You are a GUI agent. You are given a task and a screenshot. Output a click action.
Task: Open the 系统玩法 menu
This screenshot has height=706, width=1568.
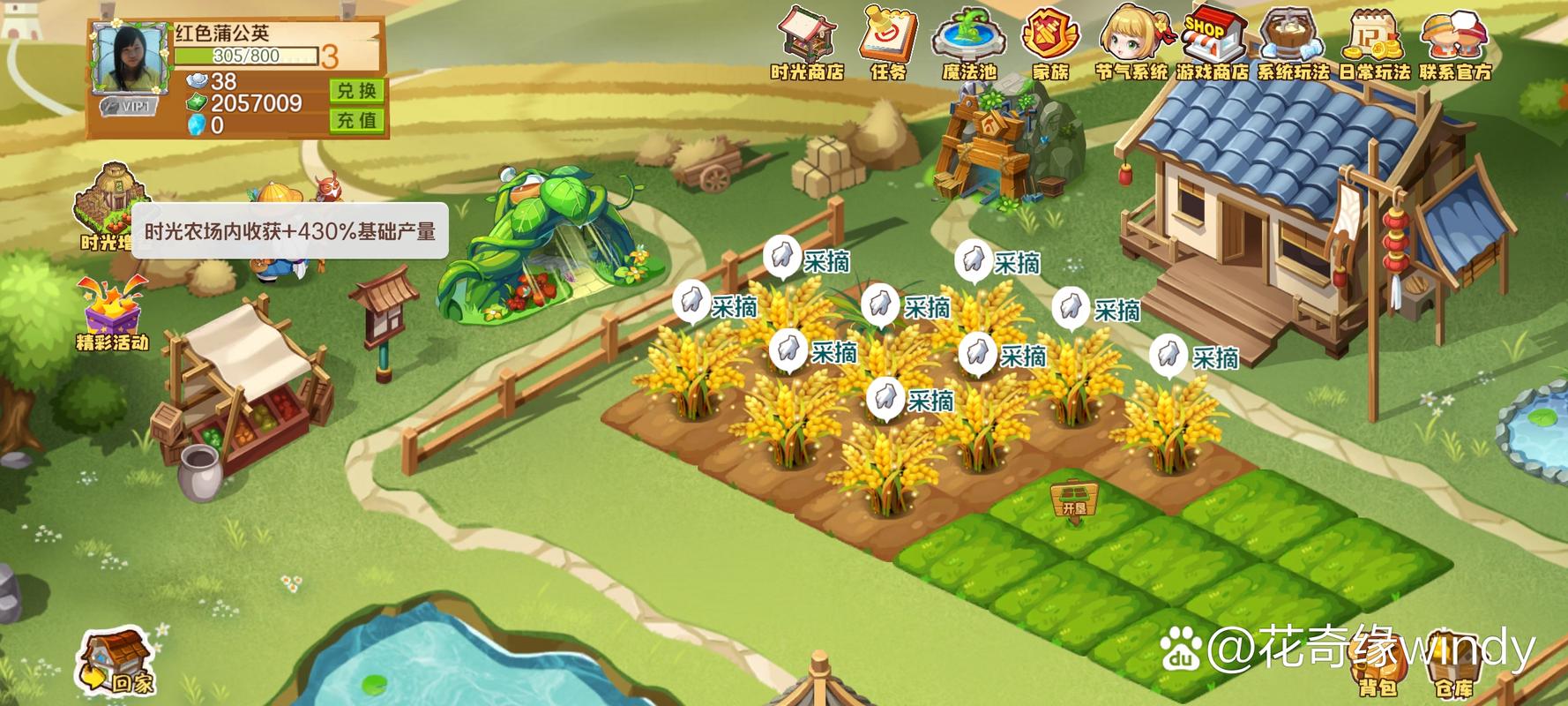pyautogui.click(x=1293, y=42)
